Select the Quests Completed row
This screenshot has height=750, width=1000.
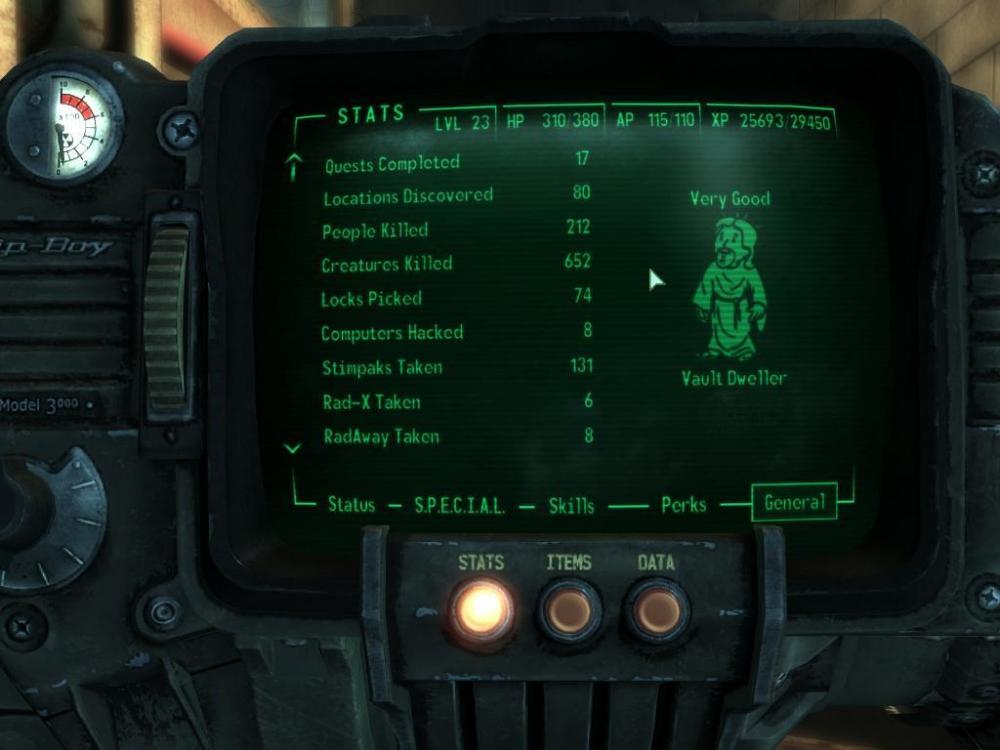[392, 163]
